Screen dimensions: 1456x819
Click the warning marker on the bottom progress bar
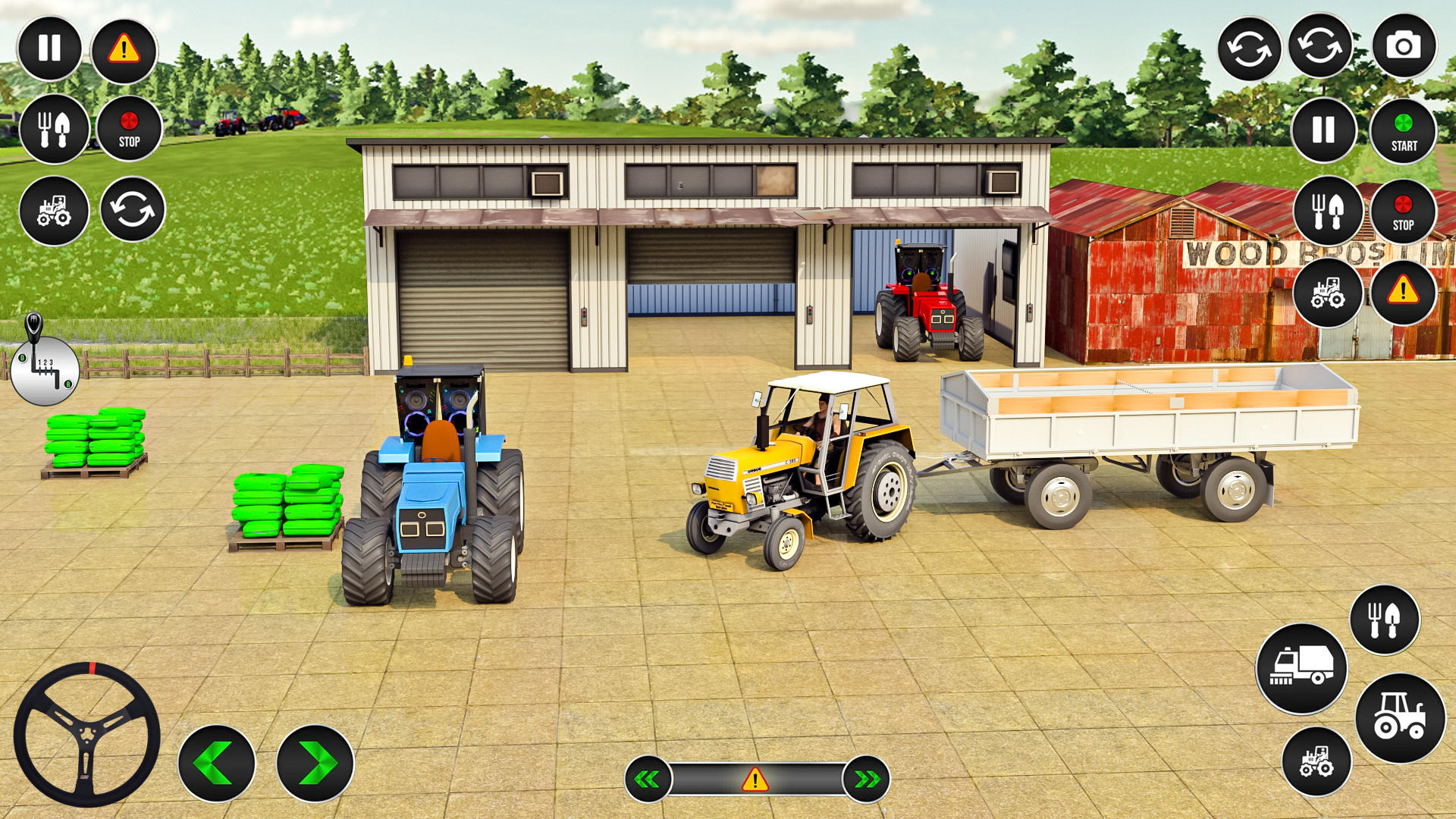tap(753, 778)
